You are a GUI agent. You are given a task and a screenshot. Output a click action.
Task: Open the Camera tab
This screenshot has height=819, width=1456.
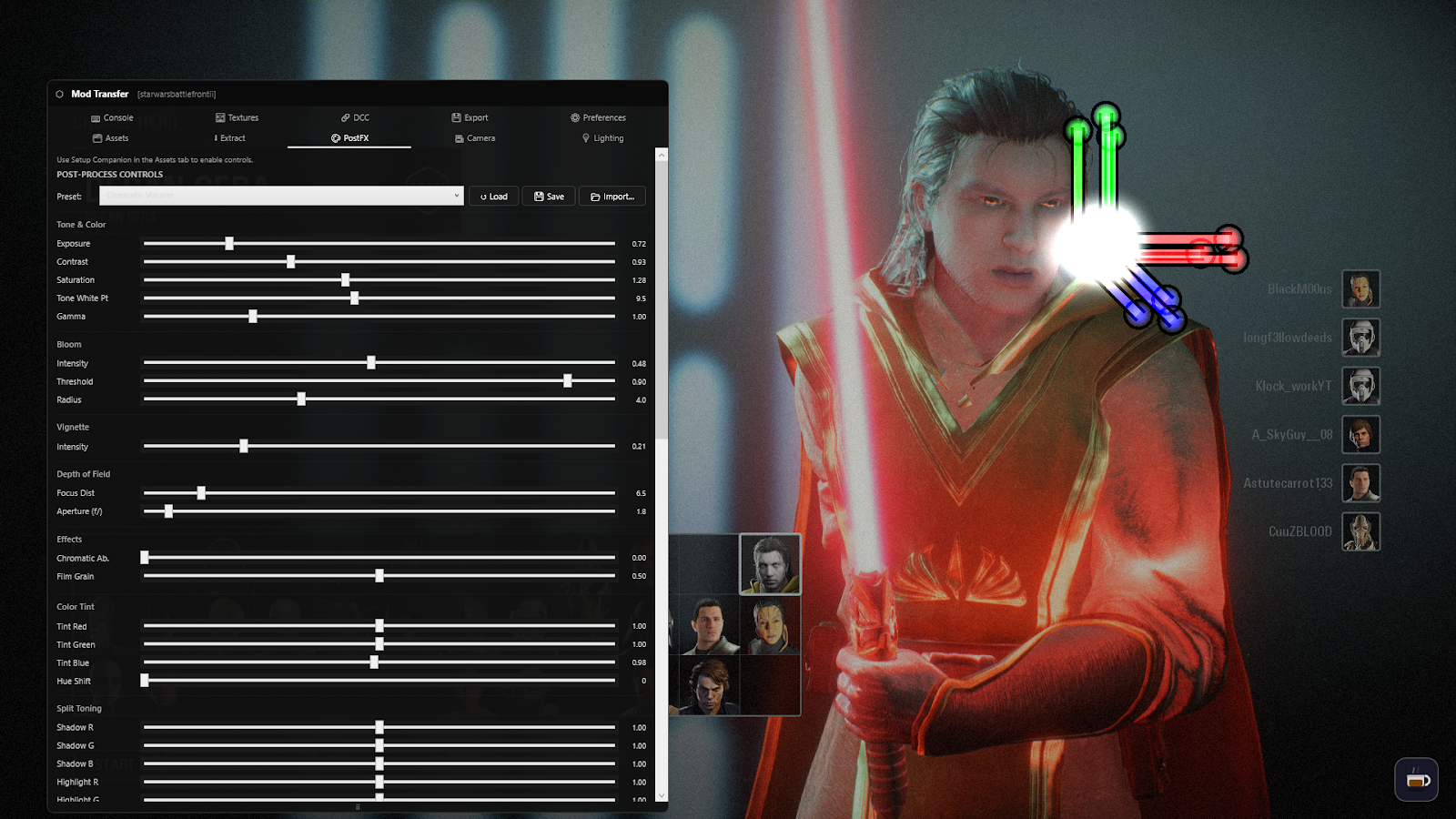(x=474, y=137)
